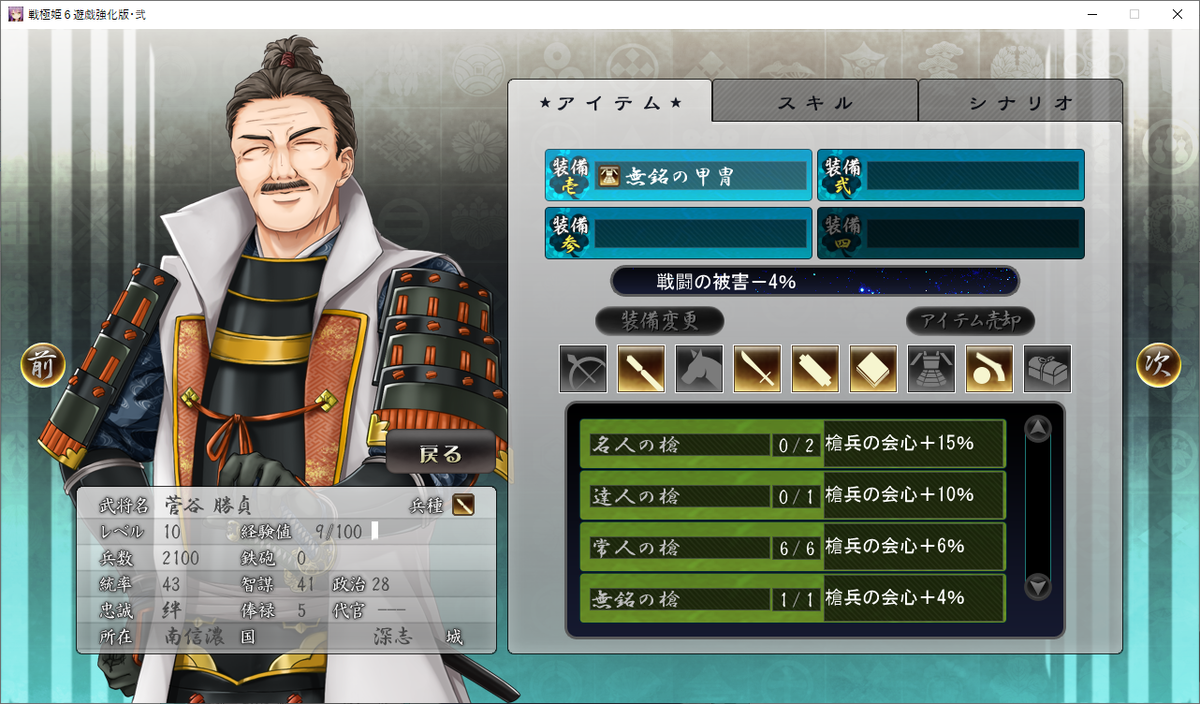Select the scroll item category
Viewport: 1200px width, 704px height.
[x=815, y=369]
